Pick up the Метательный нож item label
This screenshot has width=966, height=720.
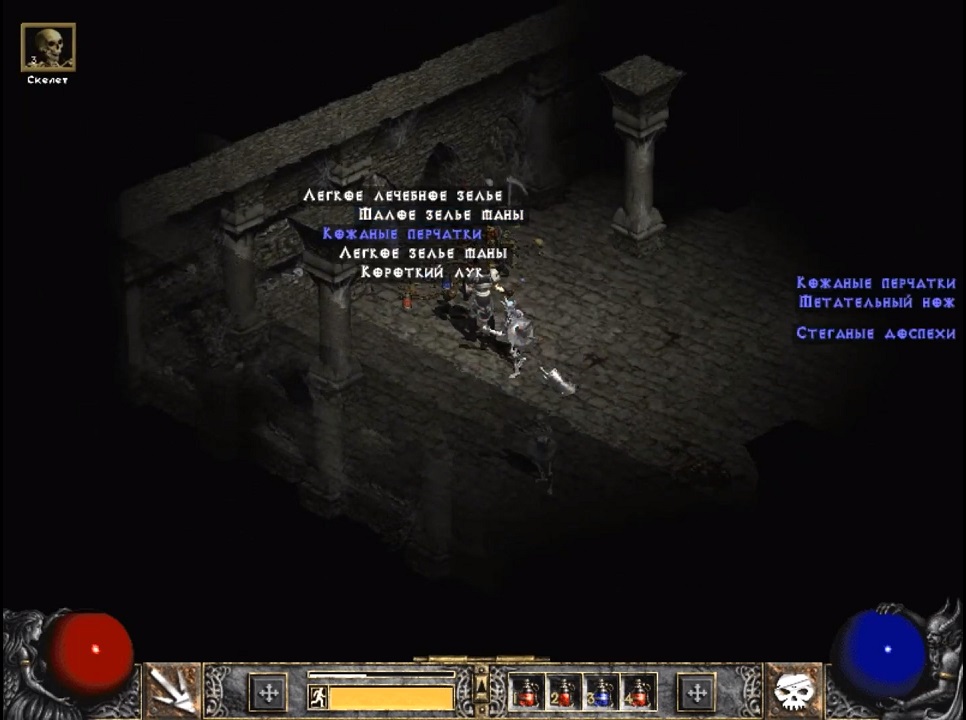coord(877,302)
